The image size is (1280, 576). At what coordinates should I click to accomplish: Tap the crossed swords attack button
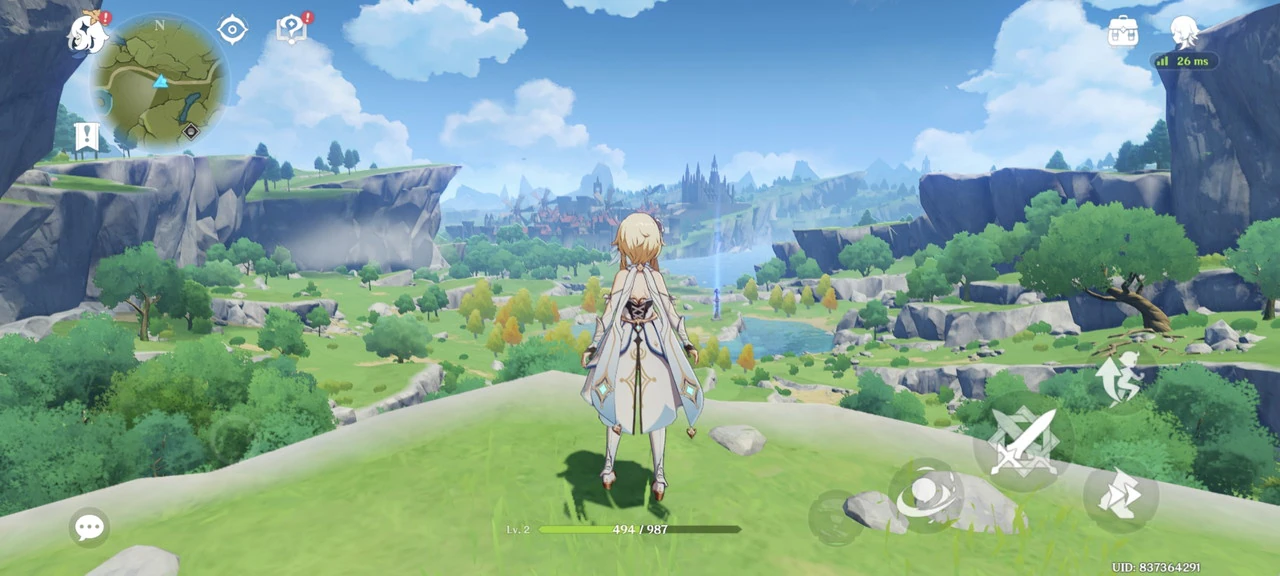(x=1023, y=442)
